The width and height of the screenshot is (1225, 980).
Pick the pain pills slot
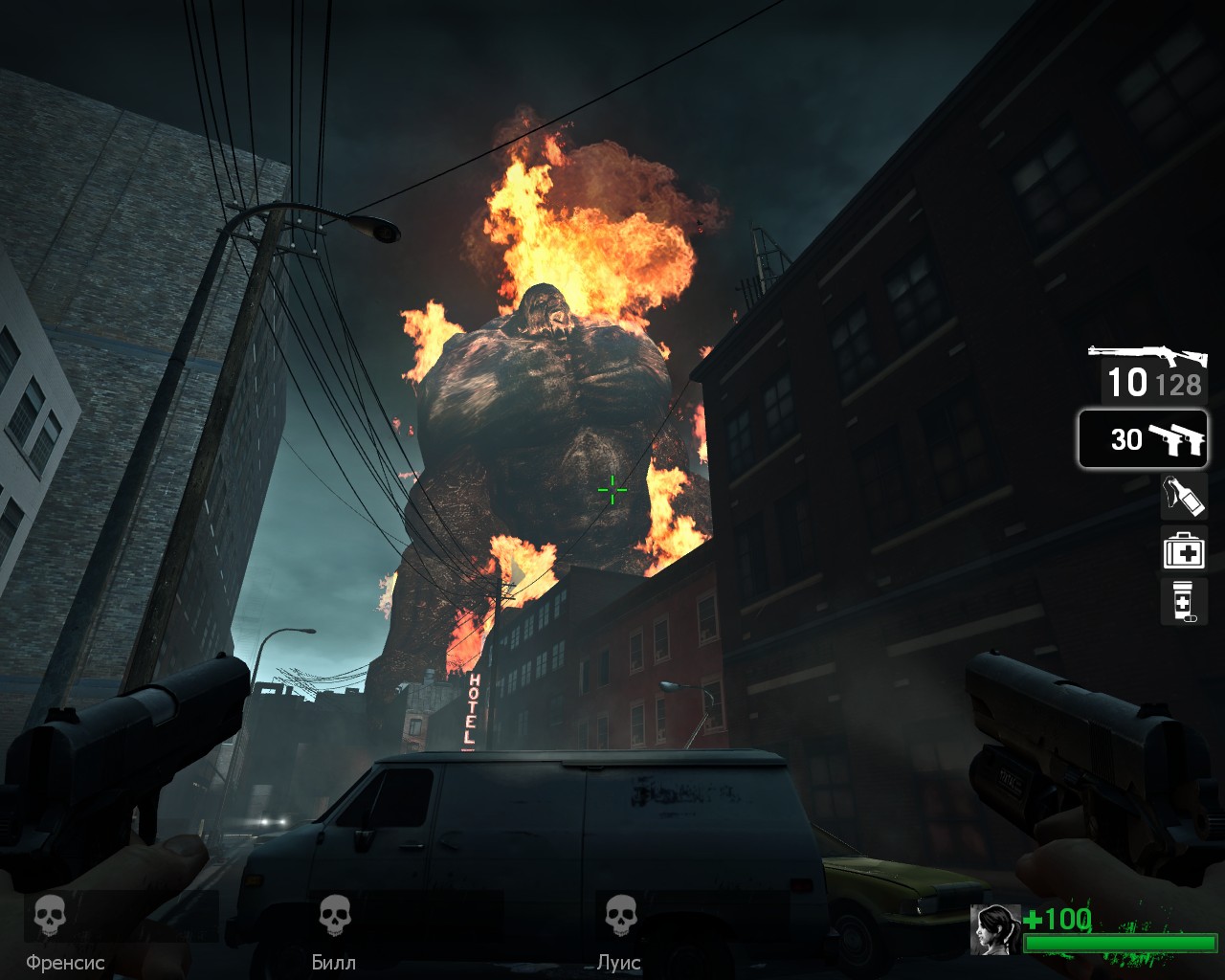coord(1183,601)
